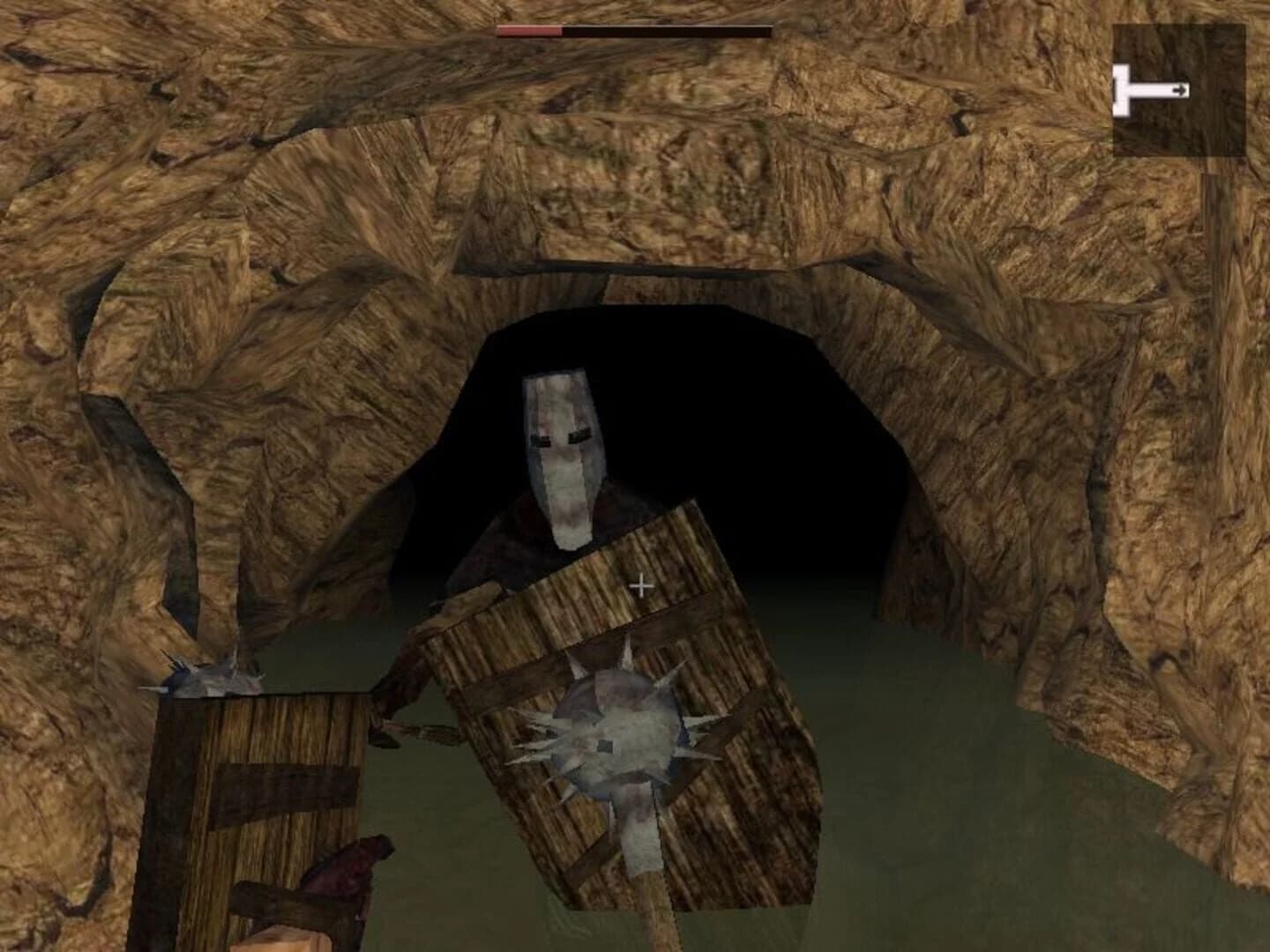Image resolution: width=1270 pixels, height=952 pixels.
Task: Click the crosshair in the screen center
Action: pos(639,584)
